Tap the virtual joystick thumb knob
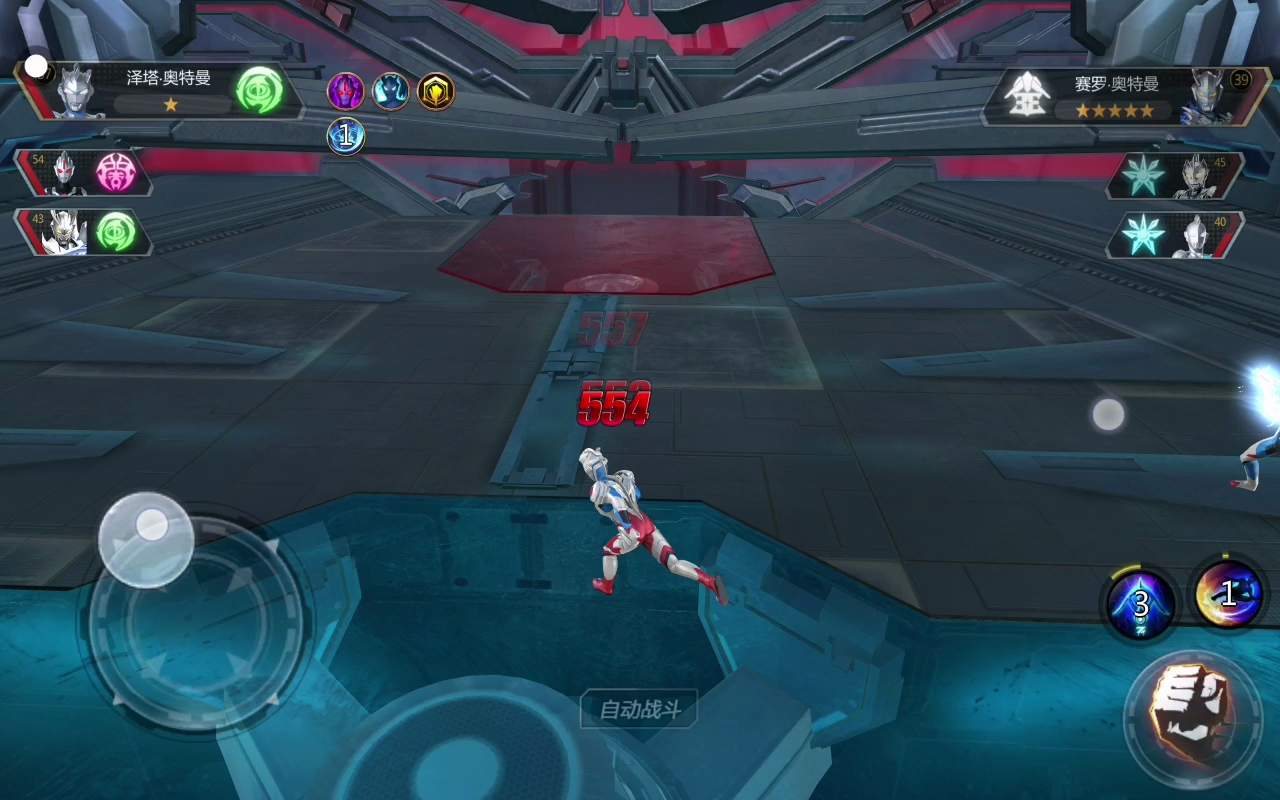This screenshot has width=1280, height=800. tap(147, 538)
